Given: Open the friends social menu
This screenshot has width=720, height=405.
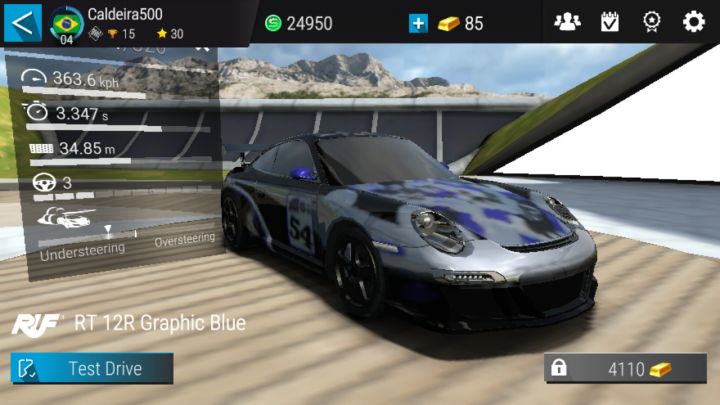Looking at the screenshot, I should [567, 22].
